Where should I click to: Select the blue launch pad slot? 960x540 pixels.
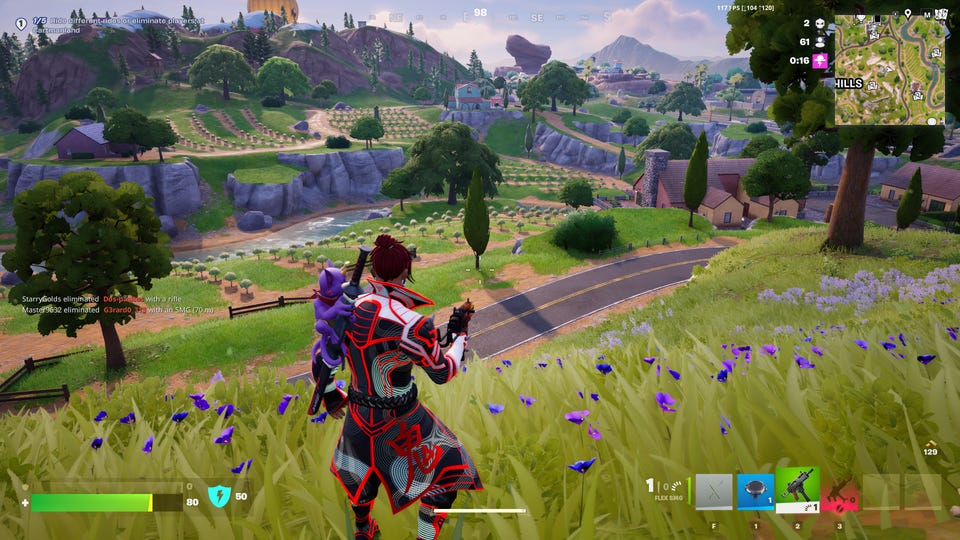[x=756, y=491]
